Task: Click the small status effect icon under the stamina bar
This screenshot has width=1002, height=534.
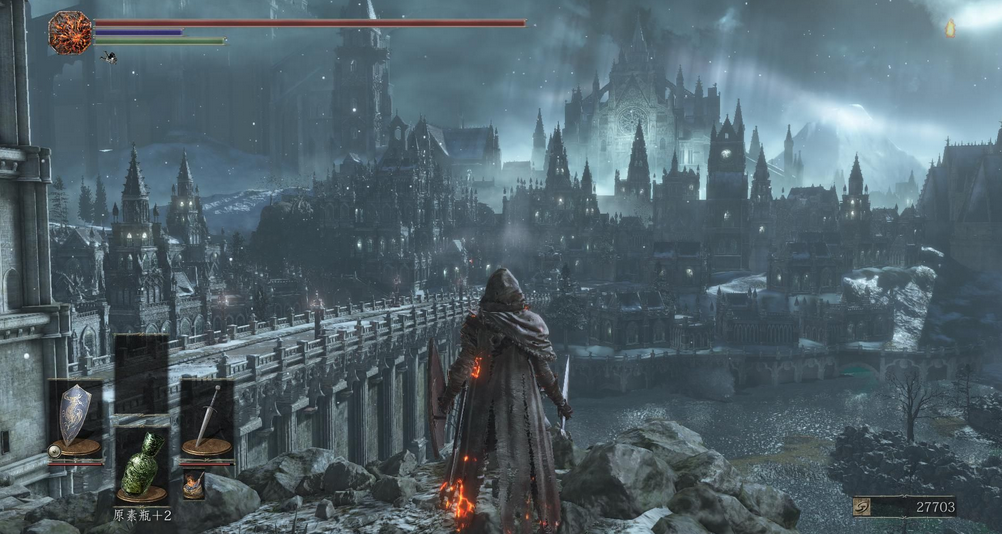Action: 108,57
